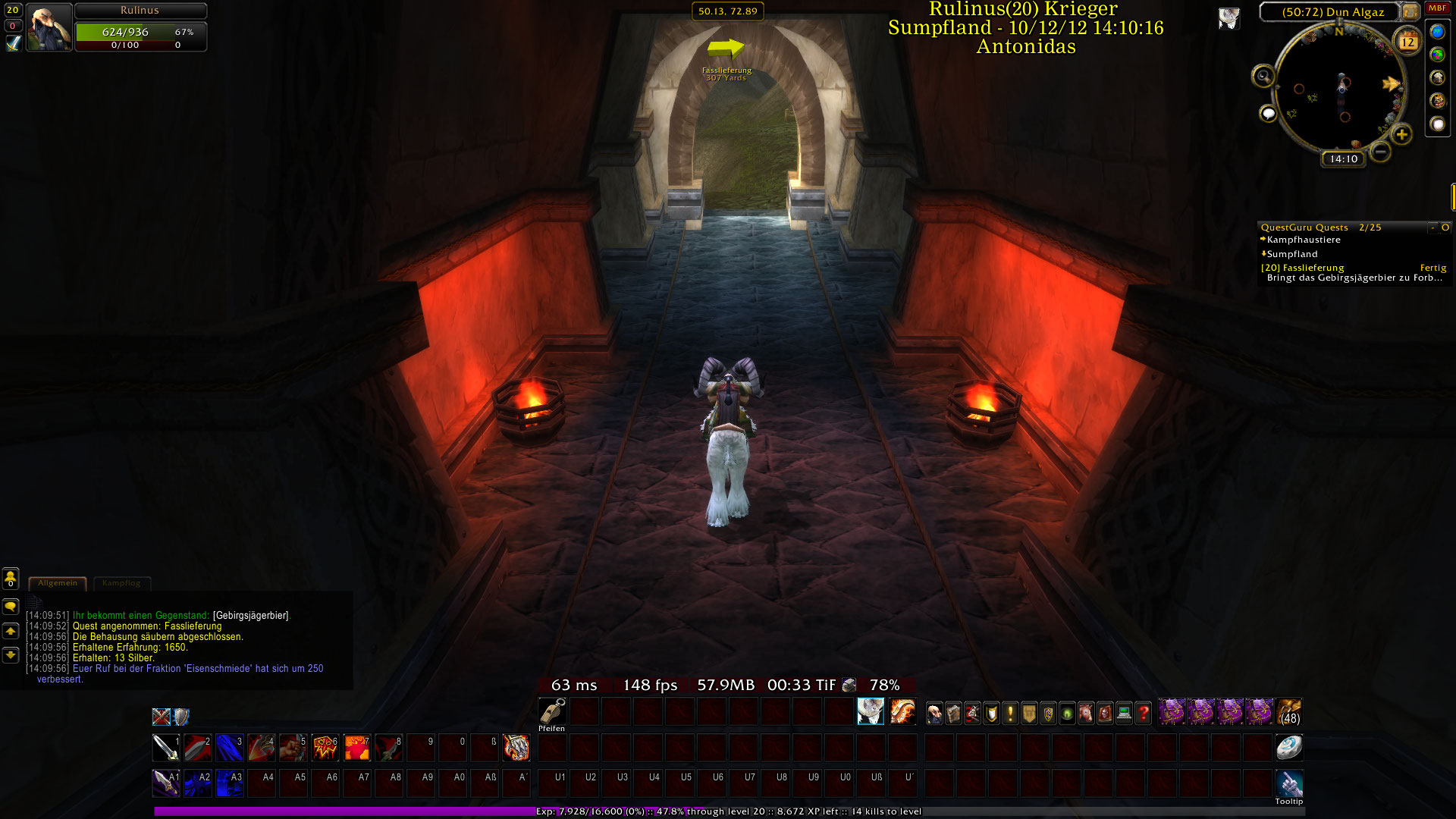Click the red question mark help button
Screen dimensions: 1456x819
coord(1143,713)
